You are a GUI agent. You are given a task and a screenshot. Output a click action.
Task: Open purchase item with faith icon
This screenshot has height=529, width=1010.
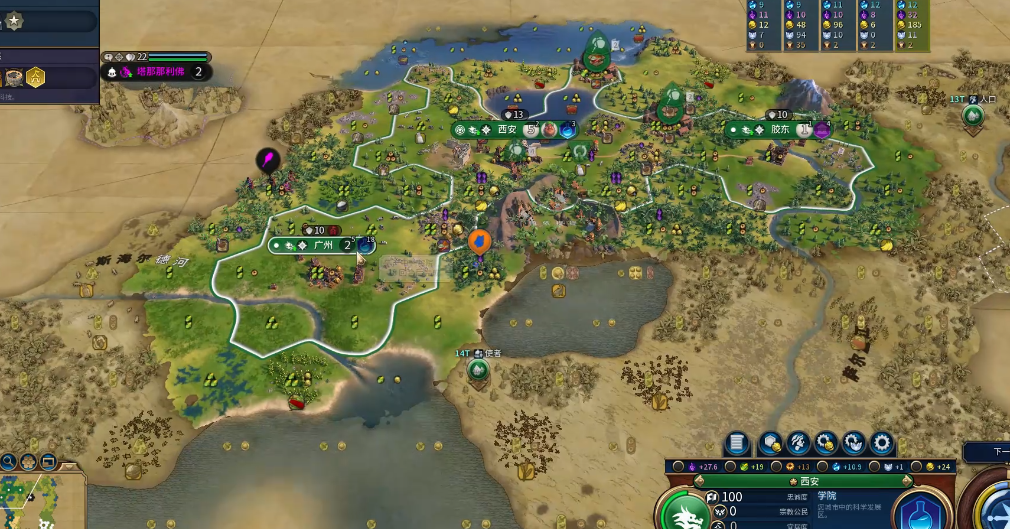[854, 442]
